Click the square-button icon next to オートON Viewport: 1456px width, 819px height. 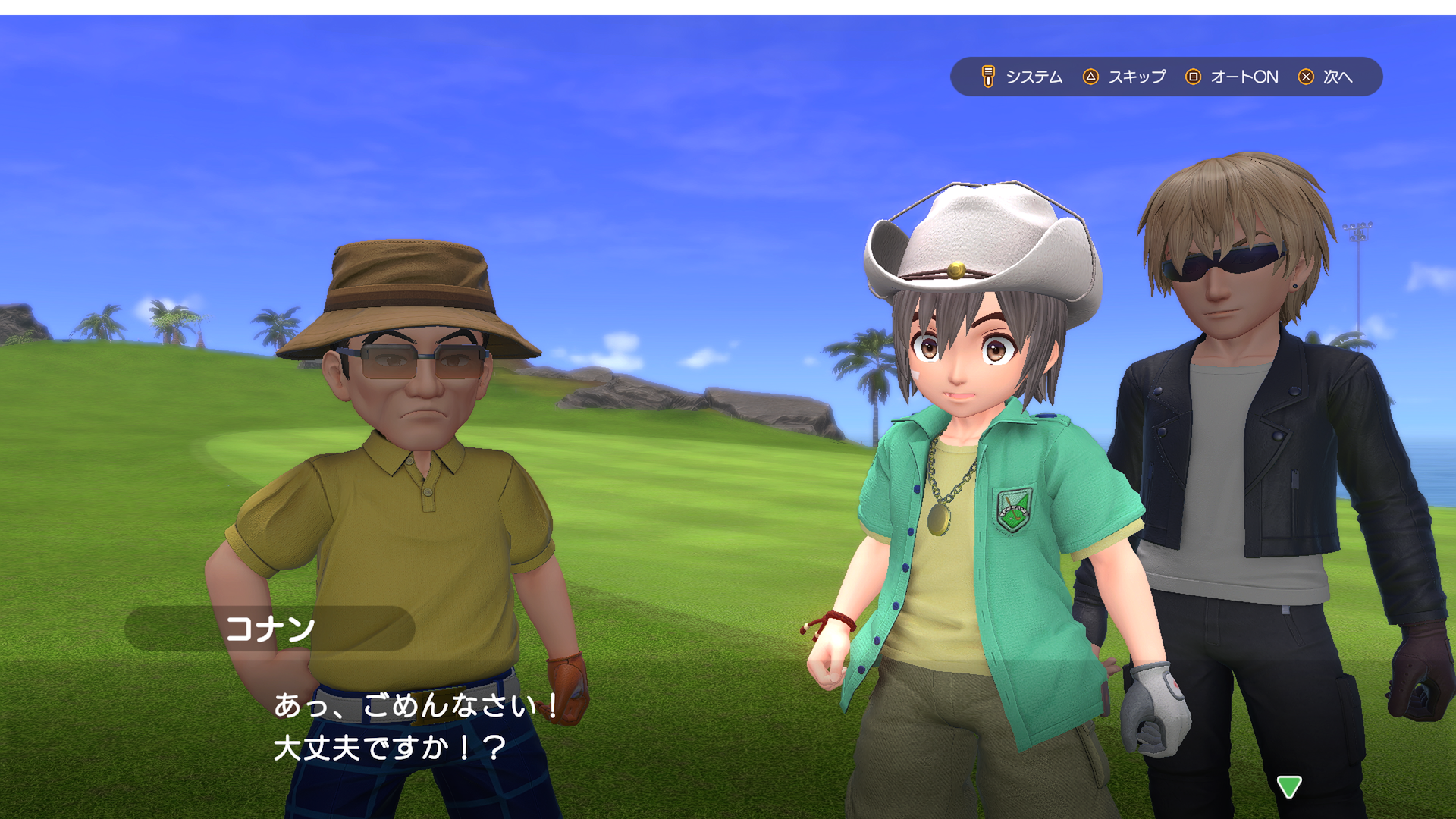pyautogui.click(x=1194, y=76)
